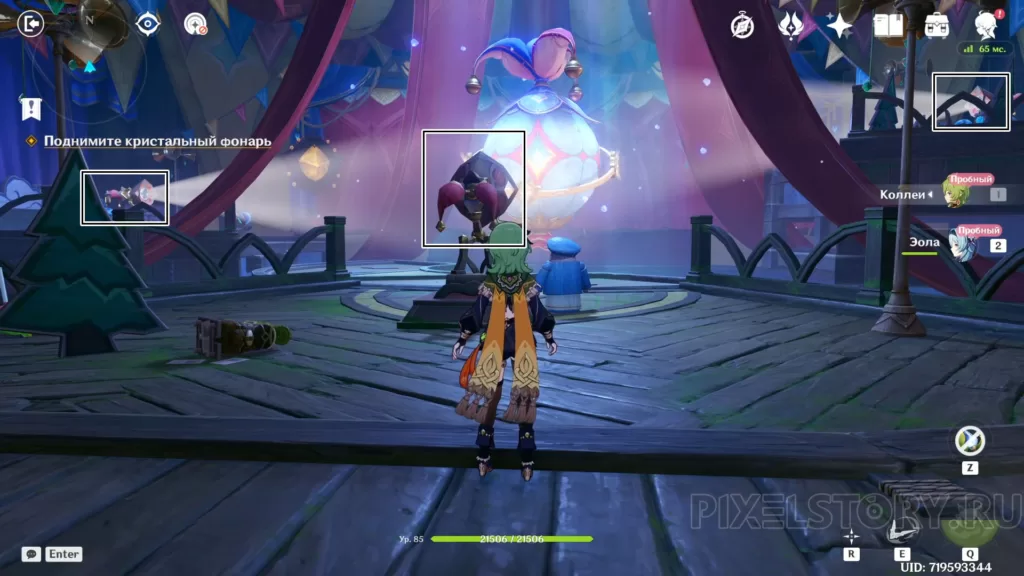Open the compass icon in top bar
This screenshot has height=576, width=1024.
coord(742,26)
